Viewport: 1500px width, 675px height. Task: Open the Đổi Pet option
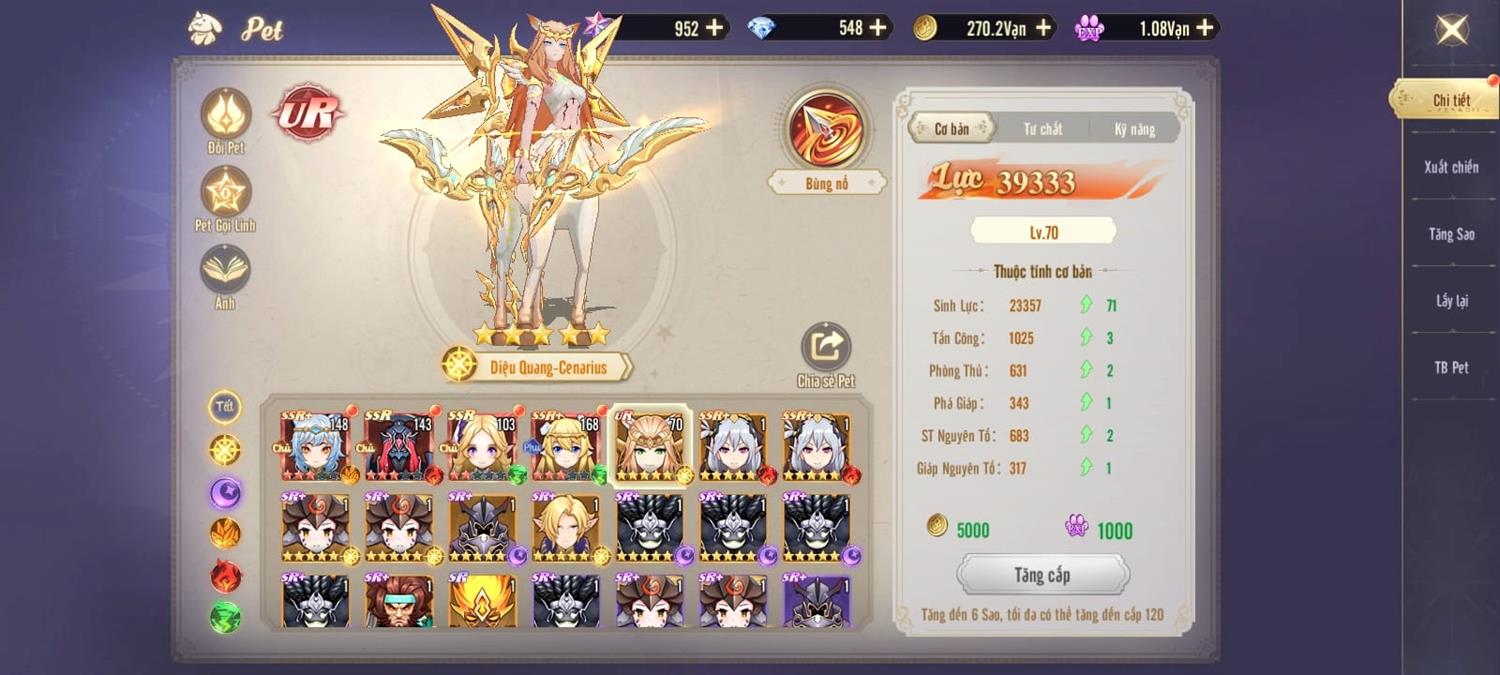[x=226, y=114]
